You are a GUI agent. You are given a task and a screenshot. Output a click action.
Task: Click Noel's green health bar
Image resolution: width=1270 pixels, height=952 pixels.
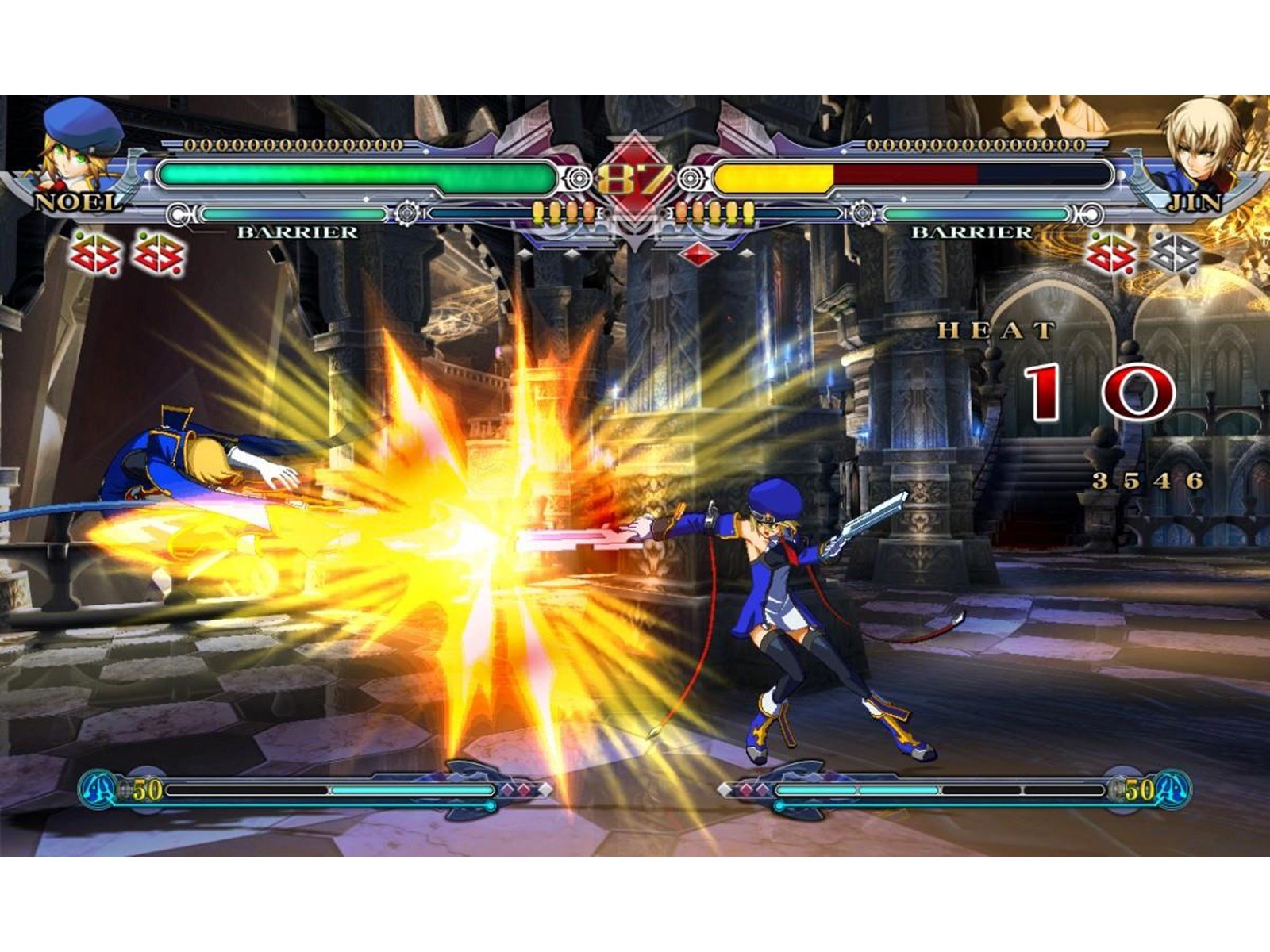(357, 177)
